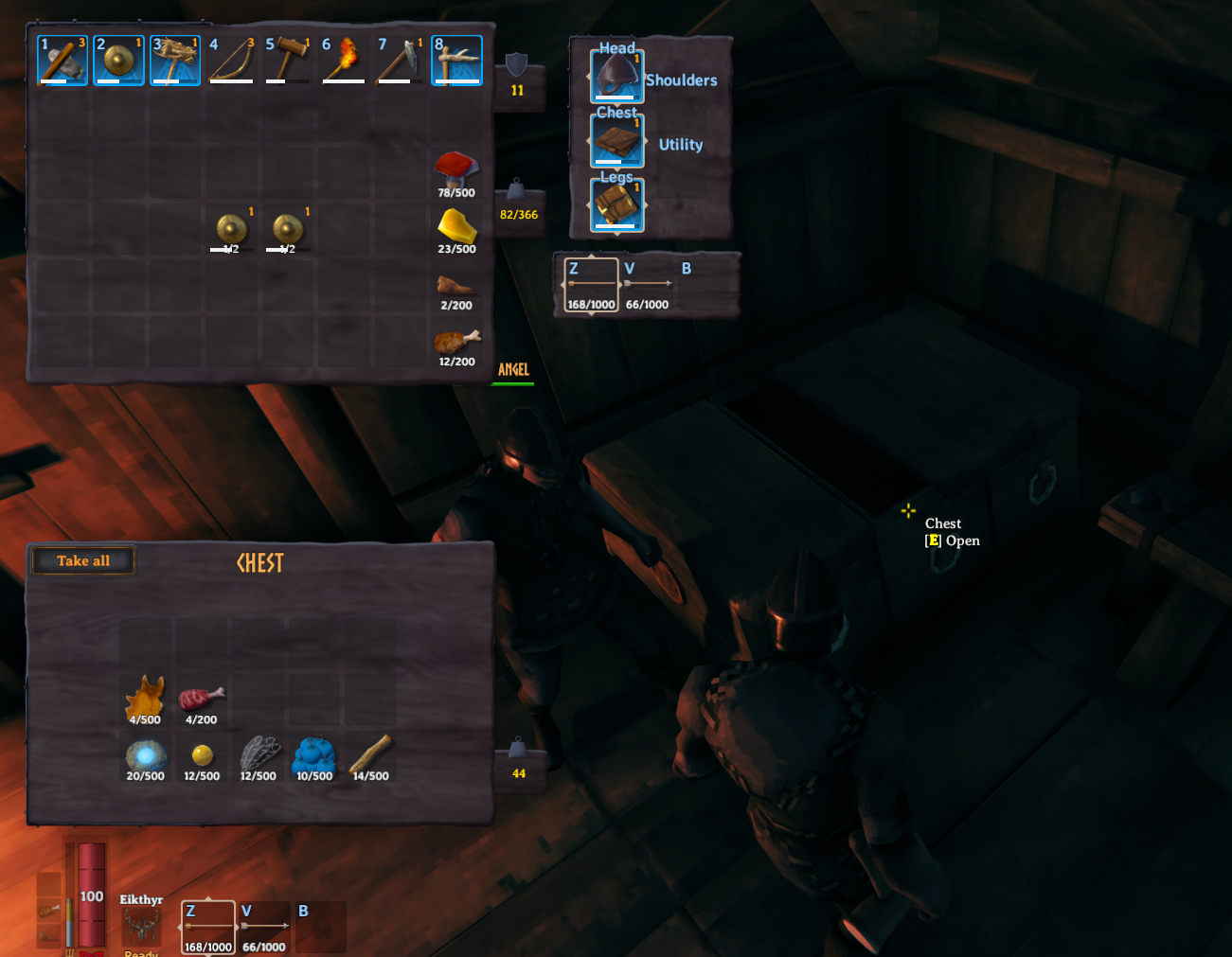Select the pickaxe in hotbar slot 7
Screen dimensions: 1232x957
click(400, 59)
